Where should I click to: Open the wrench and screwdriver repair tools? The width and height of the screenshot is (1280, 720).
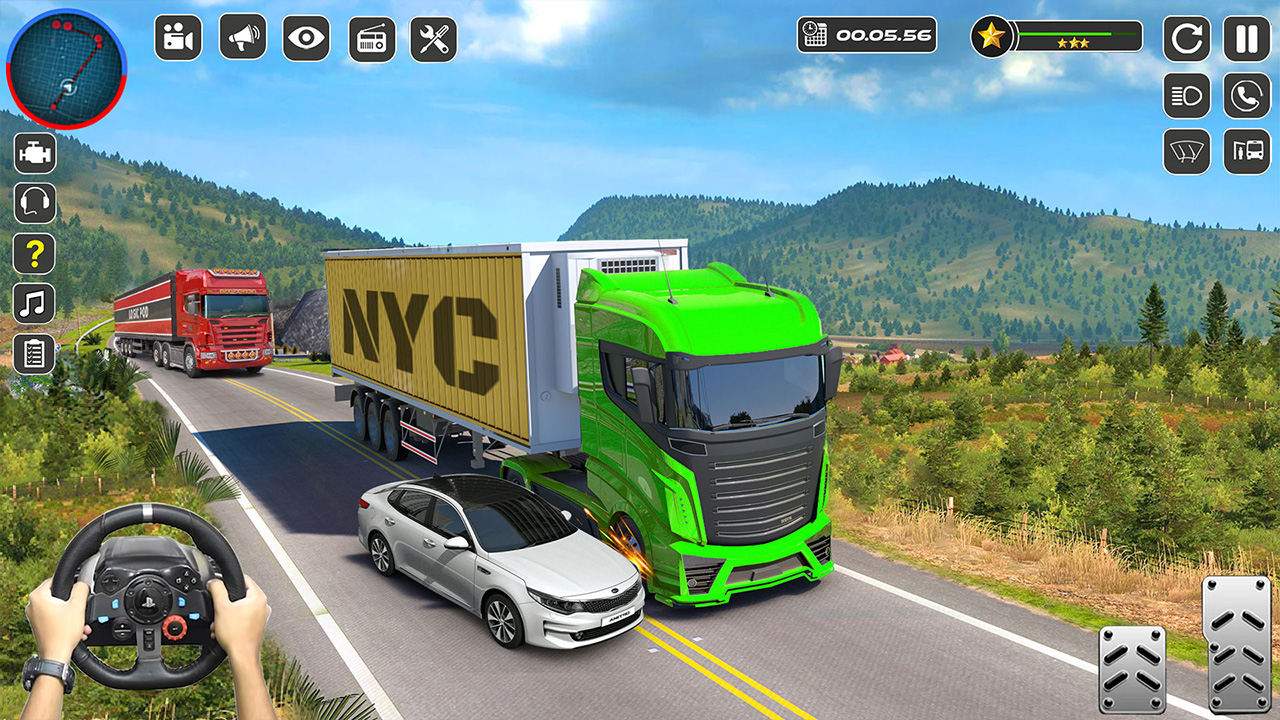434,39
